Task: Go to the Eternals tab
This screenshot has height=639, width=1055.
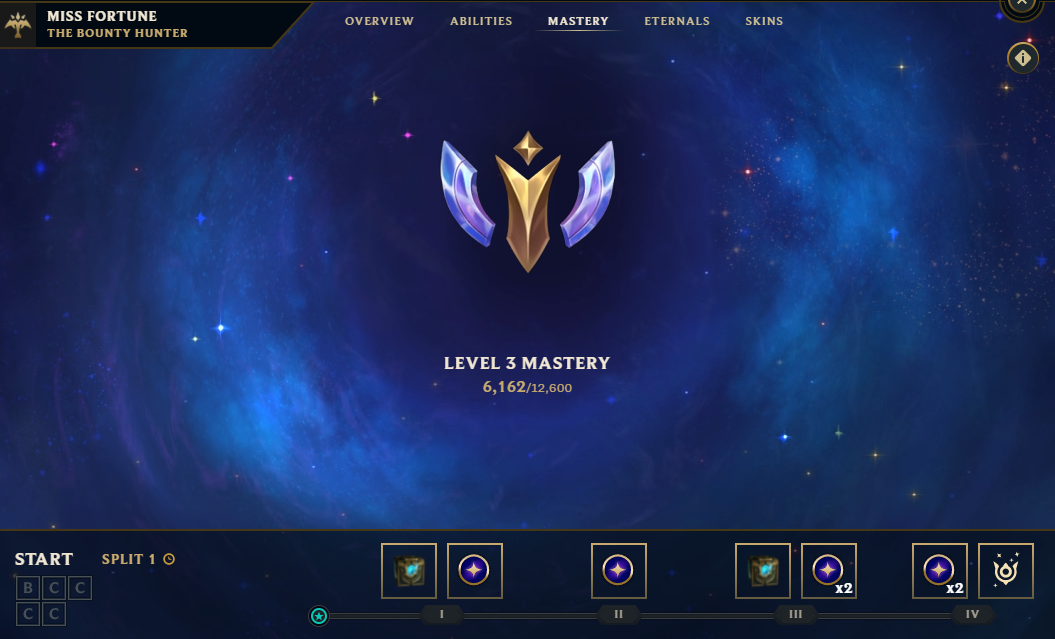Action: pyautogui.click(x=677, y=21)
